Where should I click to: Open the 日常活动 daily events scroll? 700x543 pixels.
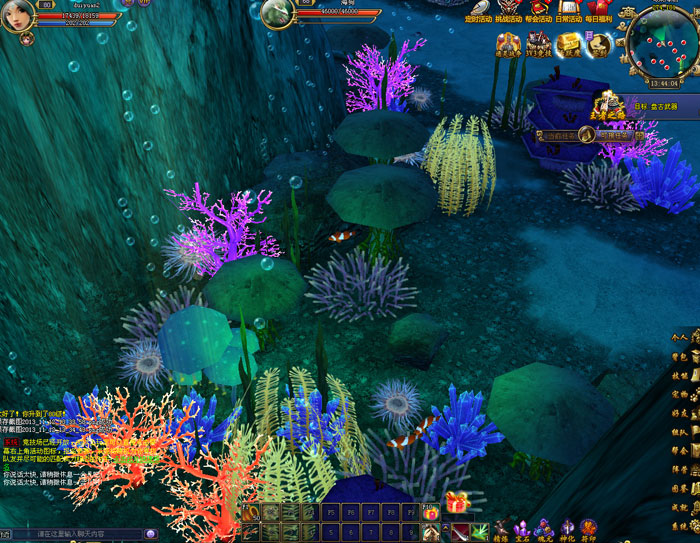tap(569, 9)
